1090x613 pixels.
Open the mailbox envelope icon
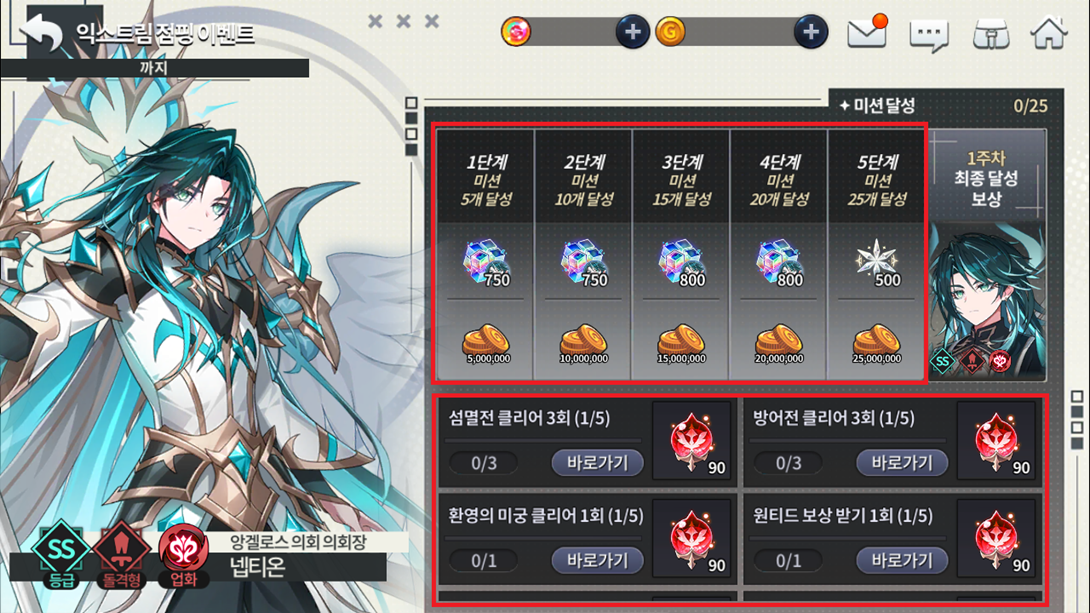(867, 33)
